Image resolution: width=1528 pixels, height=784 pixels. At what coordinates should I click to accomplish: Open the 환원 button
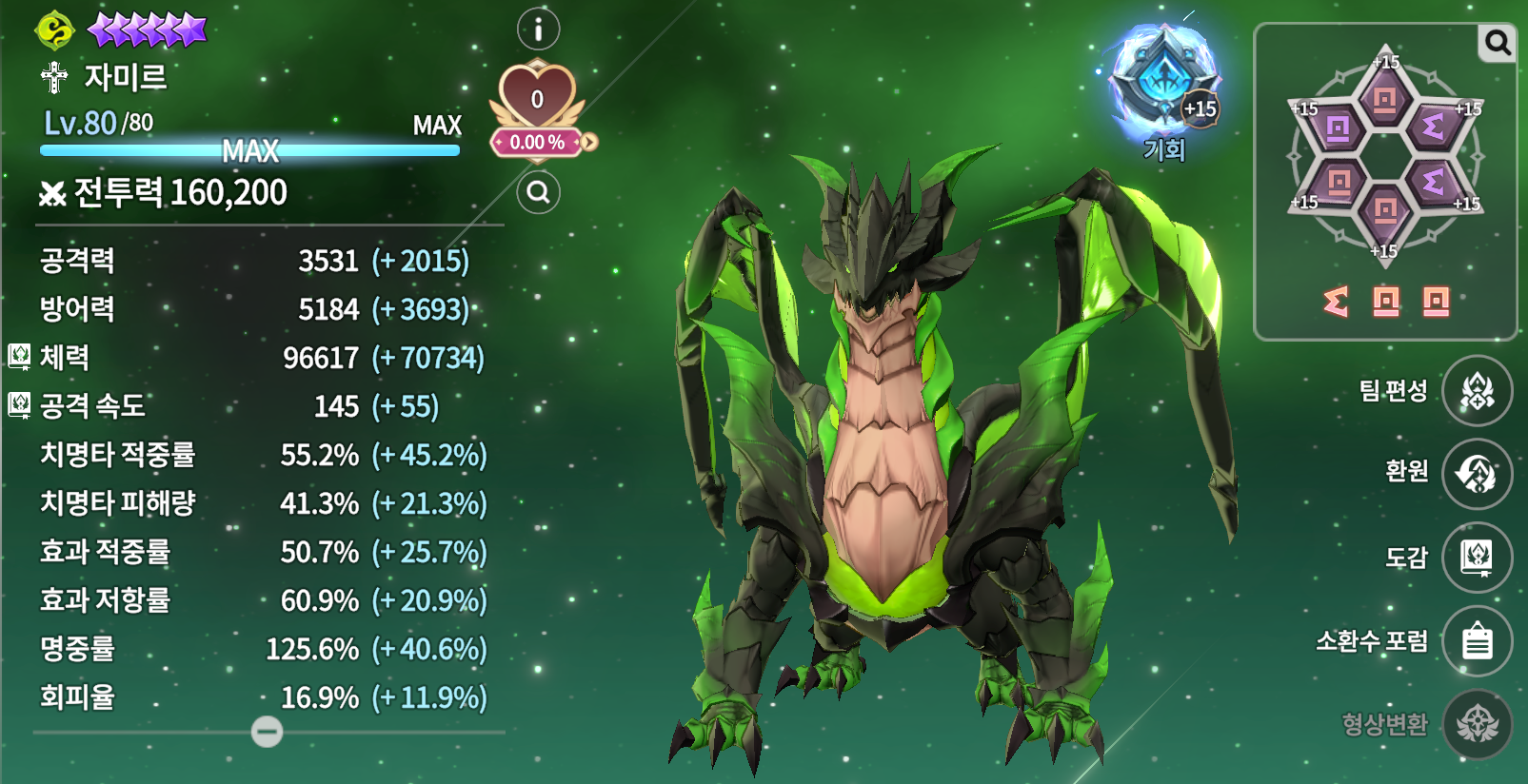tap(1477, 473)
